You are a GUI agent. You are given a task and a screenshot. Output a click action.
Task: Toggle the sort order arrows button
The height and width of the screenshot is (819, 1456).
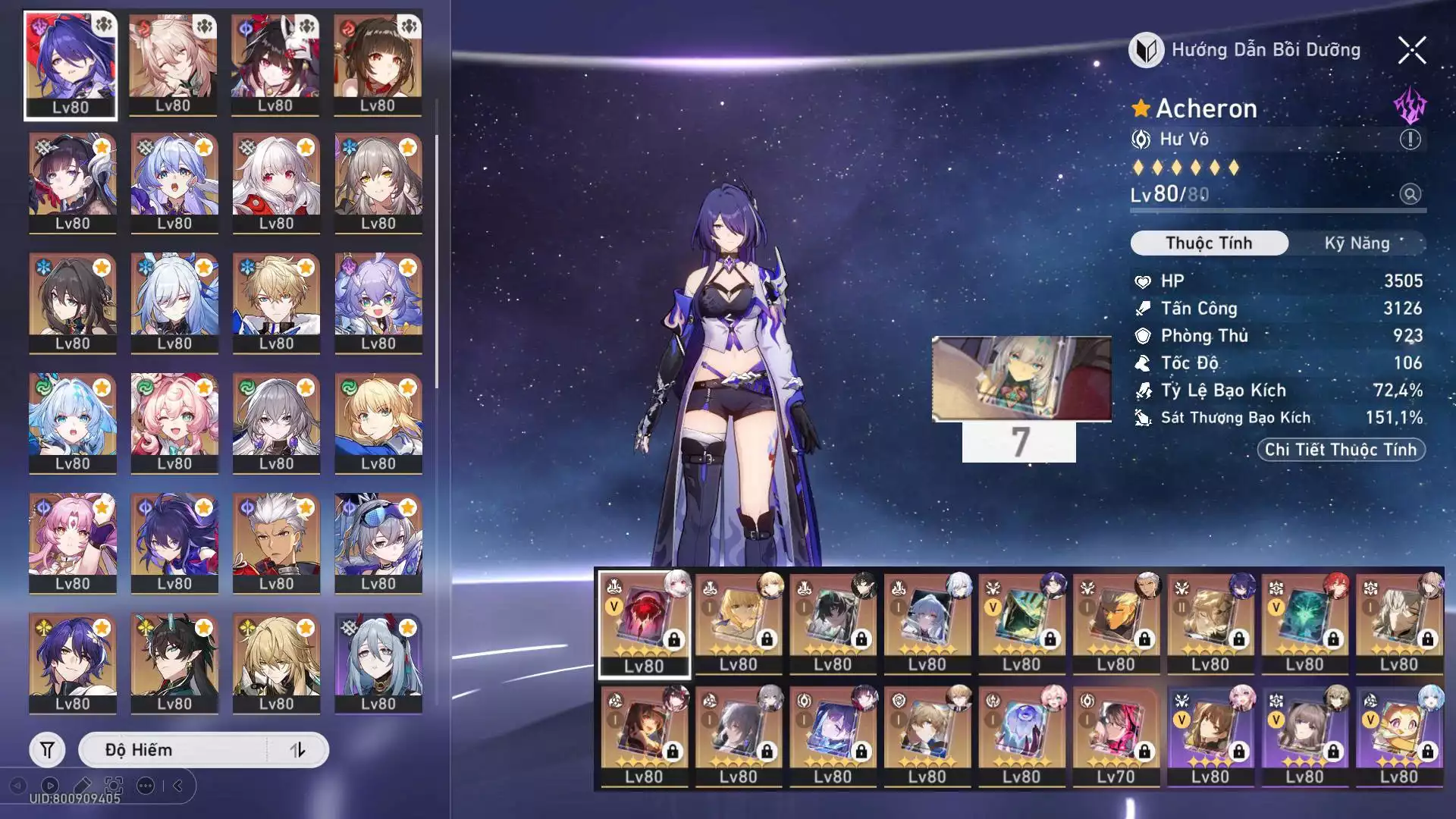(297, 750)
